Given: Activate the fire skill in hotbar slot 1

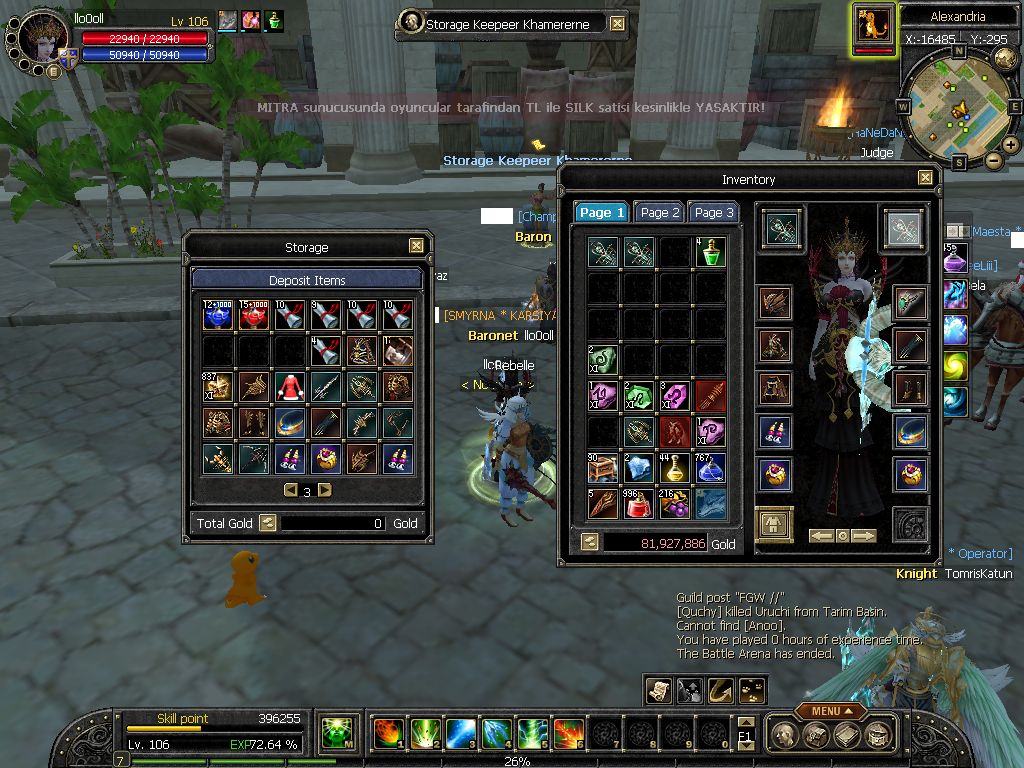Looking at the screenshot, I should [387, 734].
